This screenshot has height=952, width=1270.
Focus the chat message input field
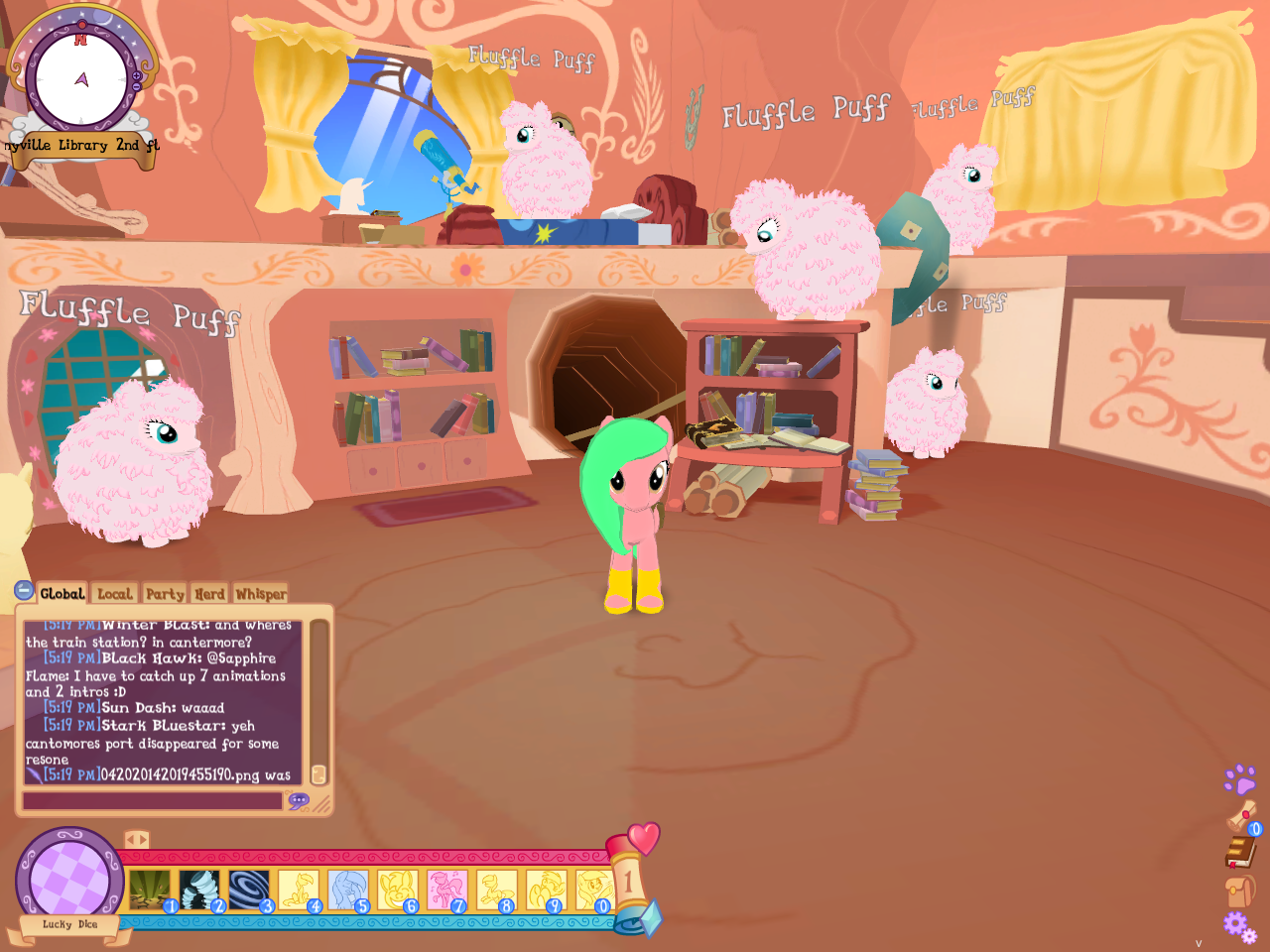[x=153, y=800]
